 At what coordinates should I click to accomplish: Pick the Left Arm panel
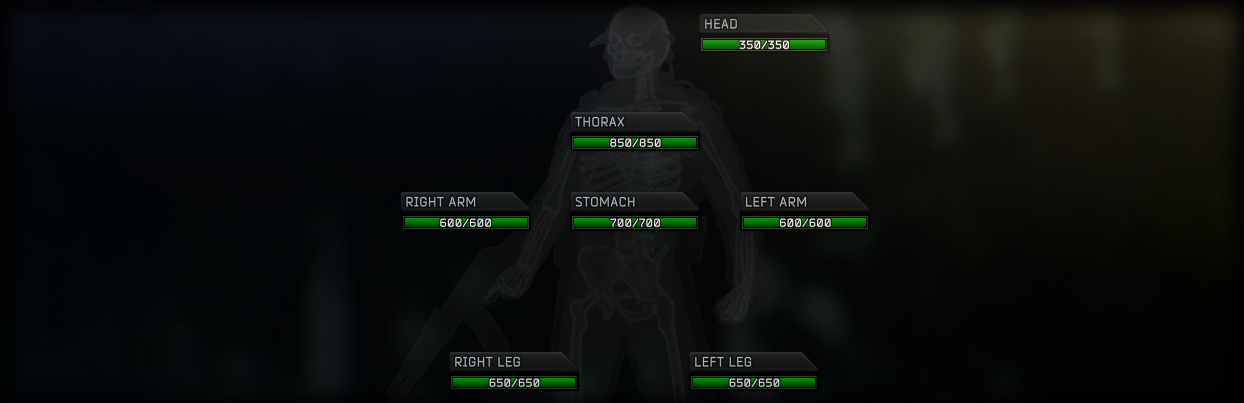tap(804, 213)
